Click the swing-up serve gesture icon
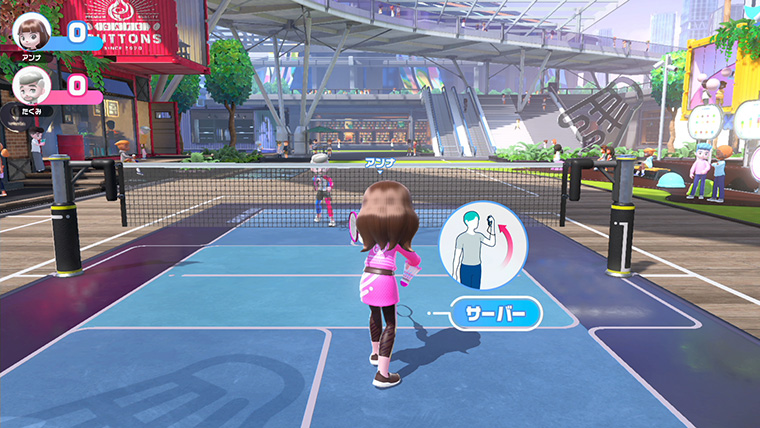This screenshot has width=760, height=428. 484,246
